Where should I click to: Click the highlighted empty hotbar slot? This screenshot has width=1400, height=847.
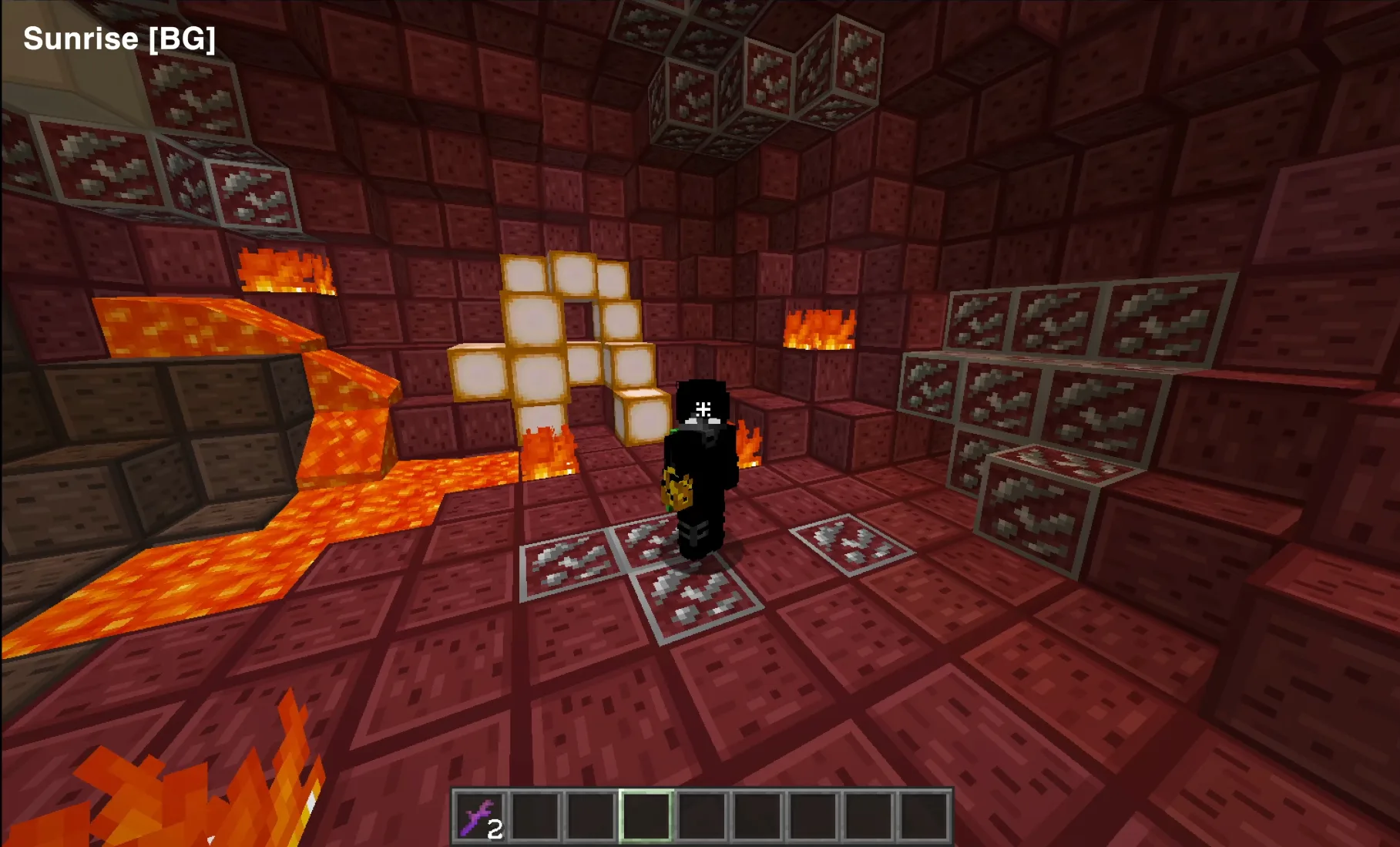[x=646, y=817]
